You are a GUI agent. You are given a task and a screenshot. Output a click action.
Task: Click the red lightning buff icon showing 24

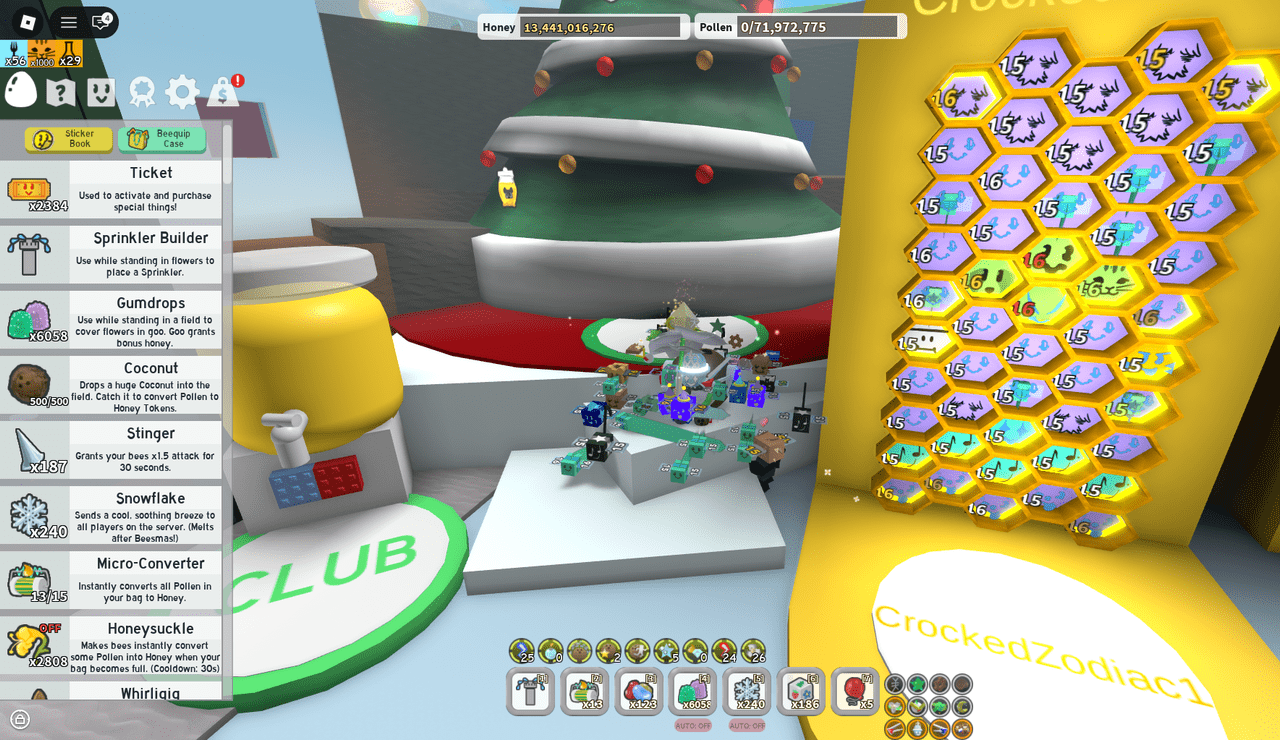tap(724, 650)
